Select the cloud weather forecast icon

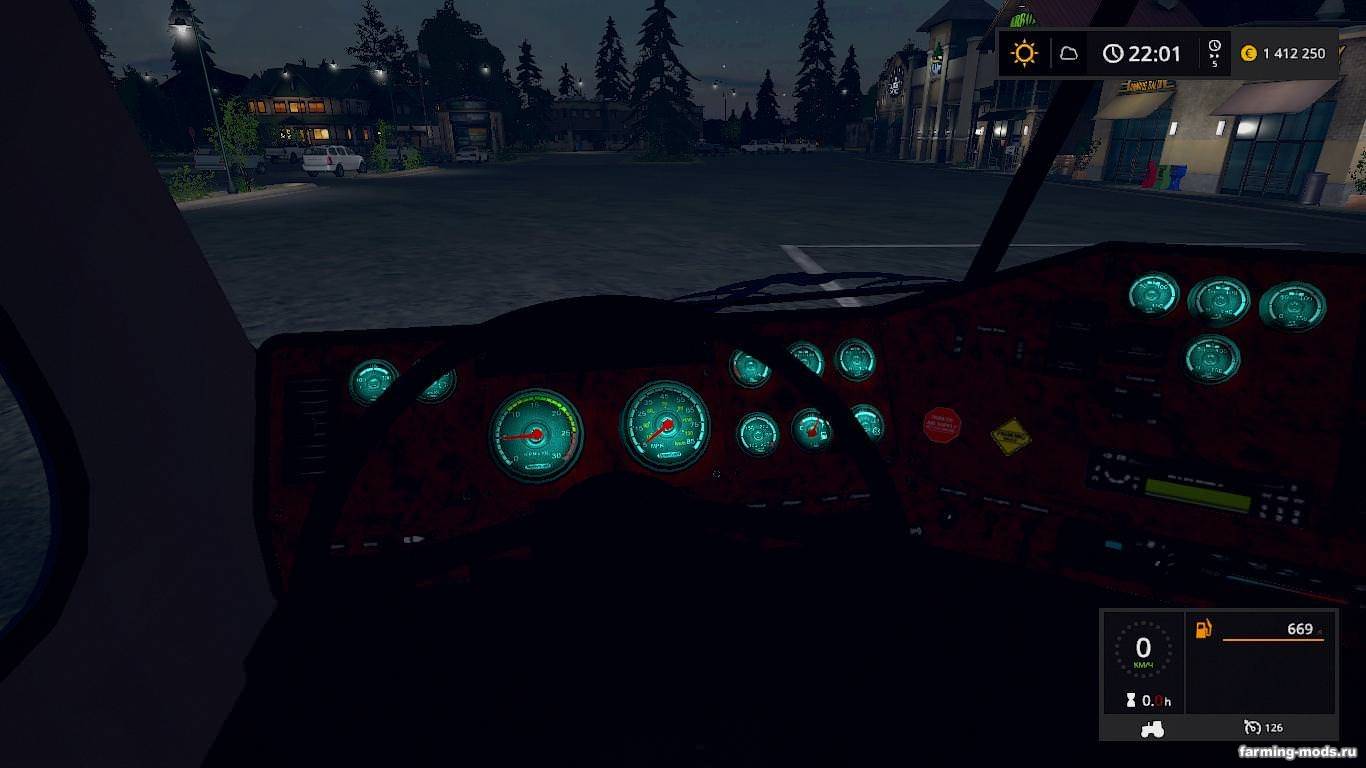coord(1068,53)
